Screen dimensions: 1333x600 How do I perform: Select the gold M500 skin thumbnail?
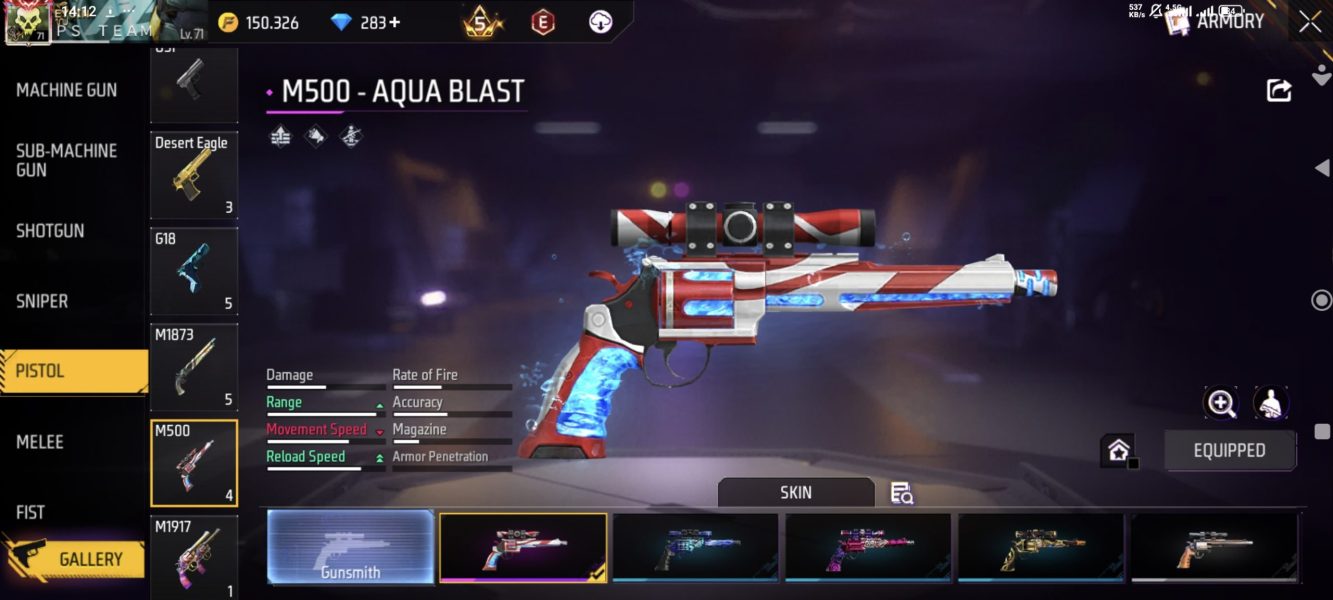(1041, 547)
